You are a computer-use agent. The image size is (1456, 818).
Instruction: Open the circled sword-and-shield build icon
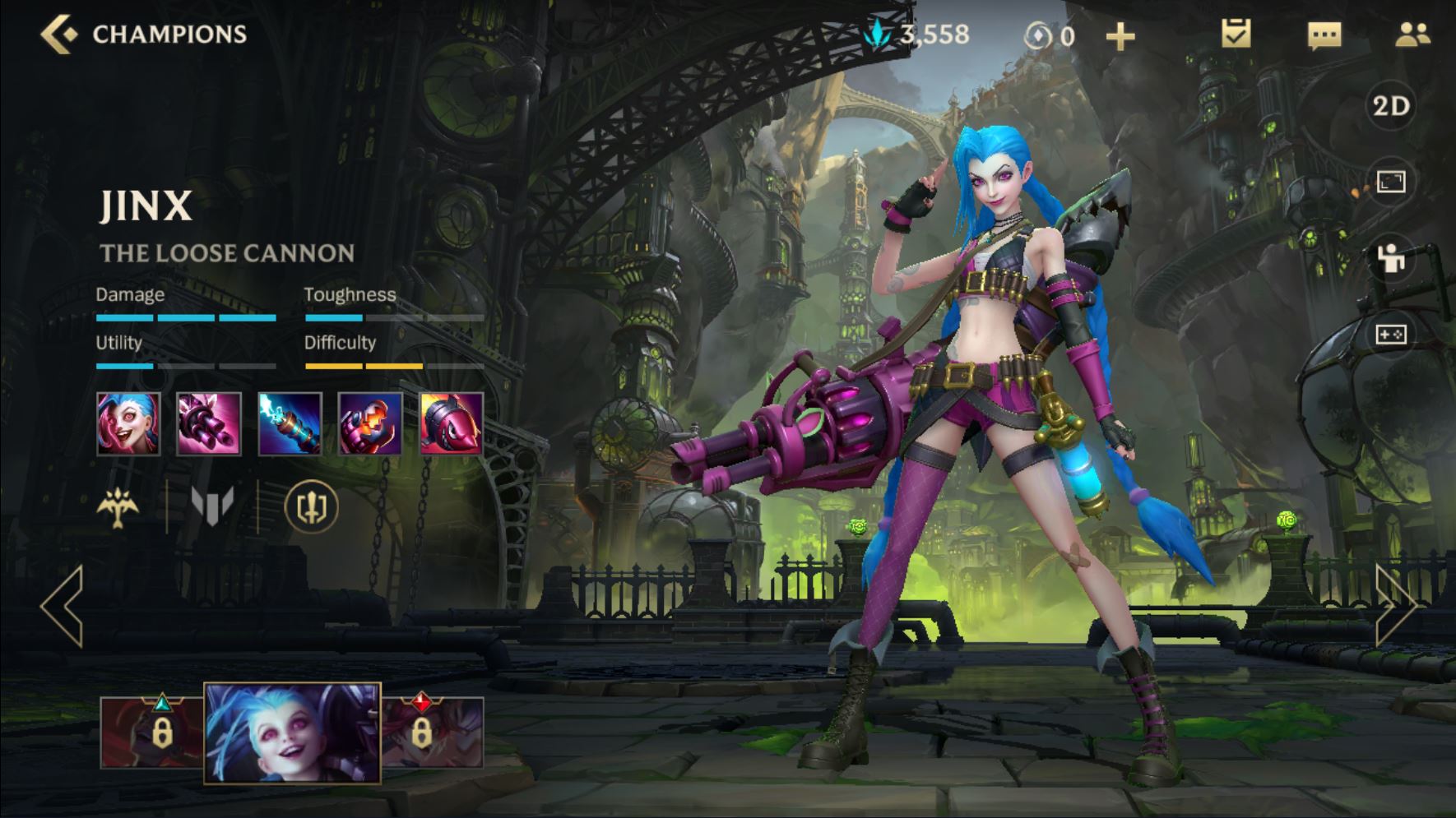[x=311, y=506]
